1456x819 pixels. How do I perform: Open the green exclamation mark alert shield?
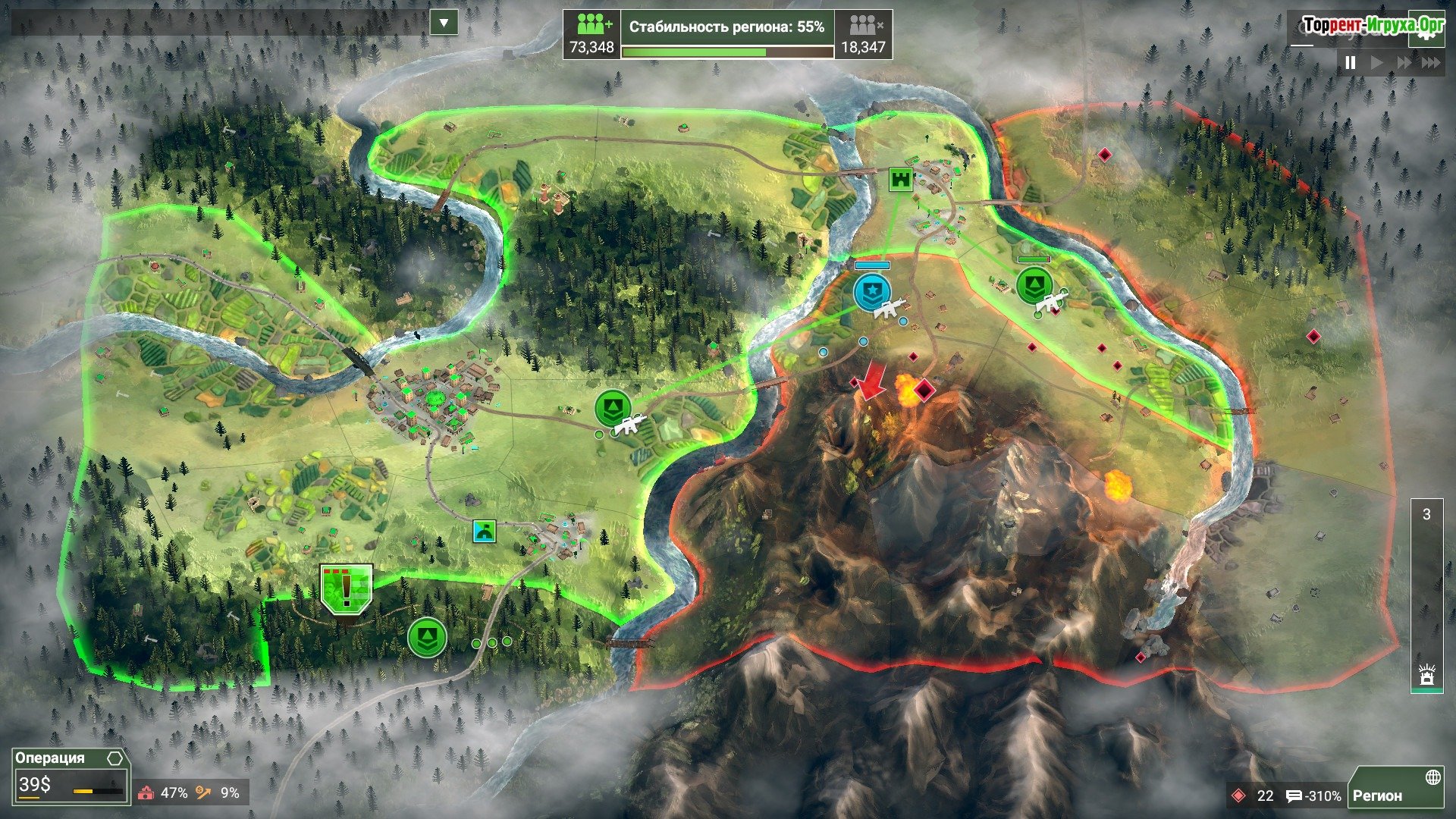click(347, 588)
